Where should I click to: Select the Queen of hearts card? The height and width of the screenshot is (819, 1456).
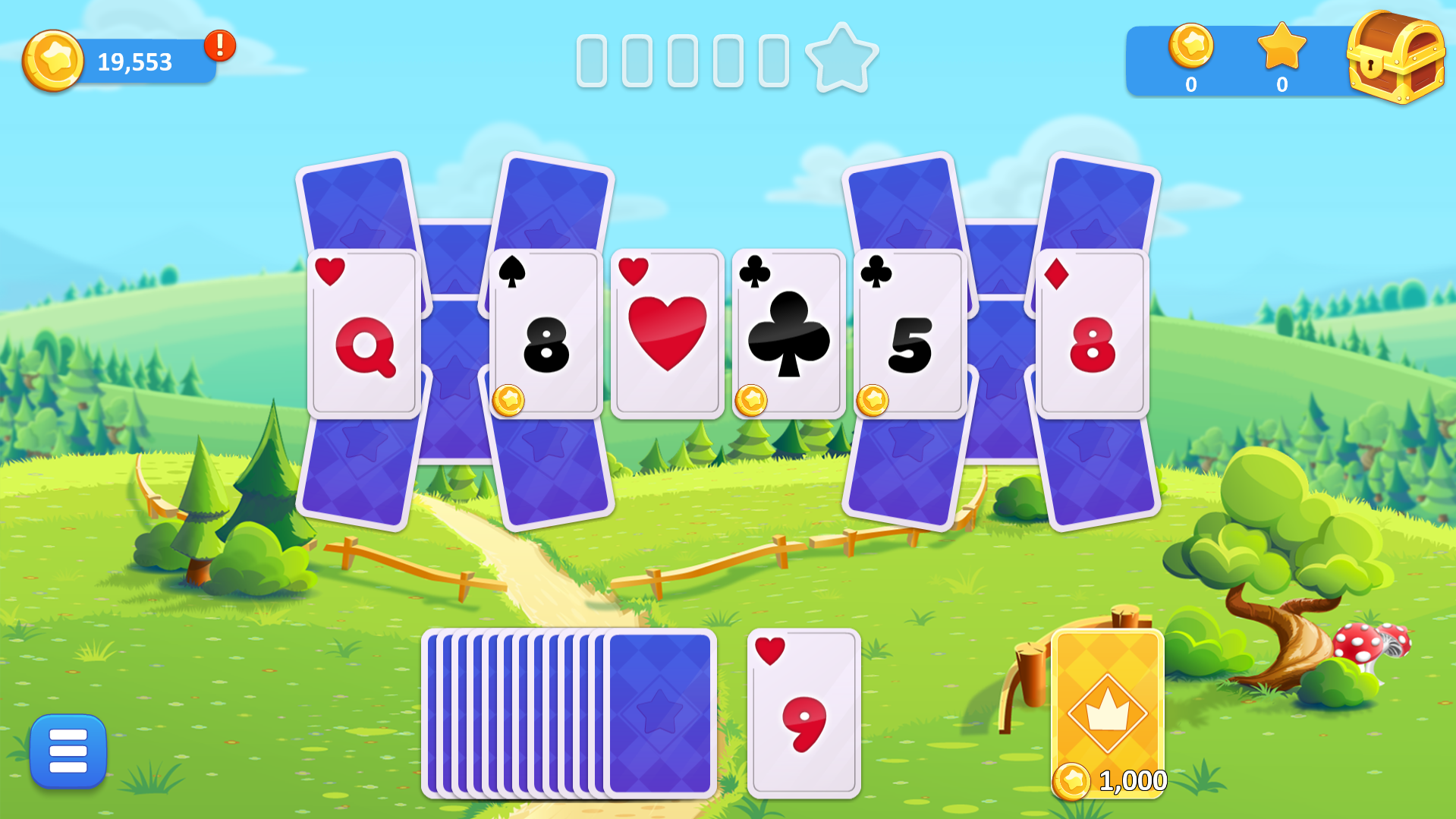tap(363, 332)
